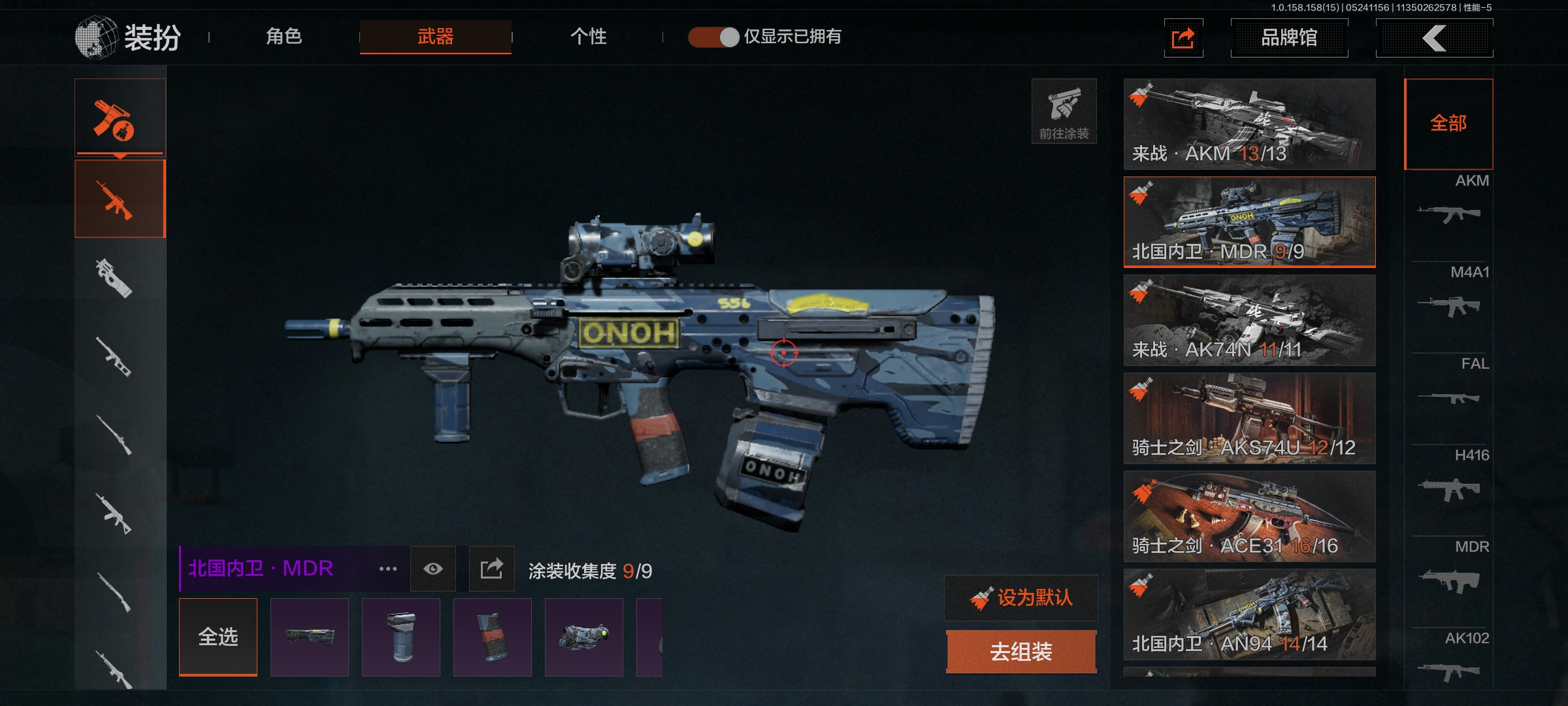Select the 骑士之剑 · AKS74U skin
The width and height of the screenshot is (1568, 706).
[1249, 418]
